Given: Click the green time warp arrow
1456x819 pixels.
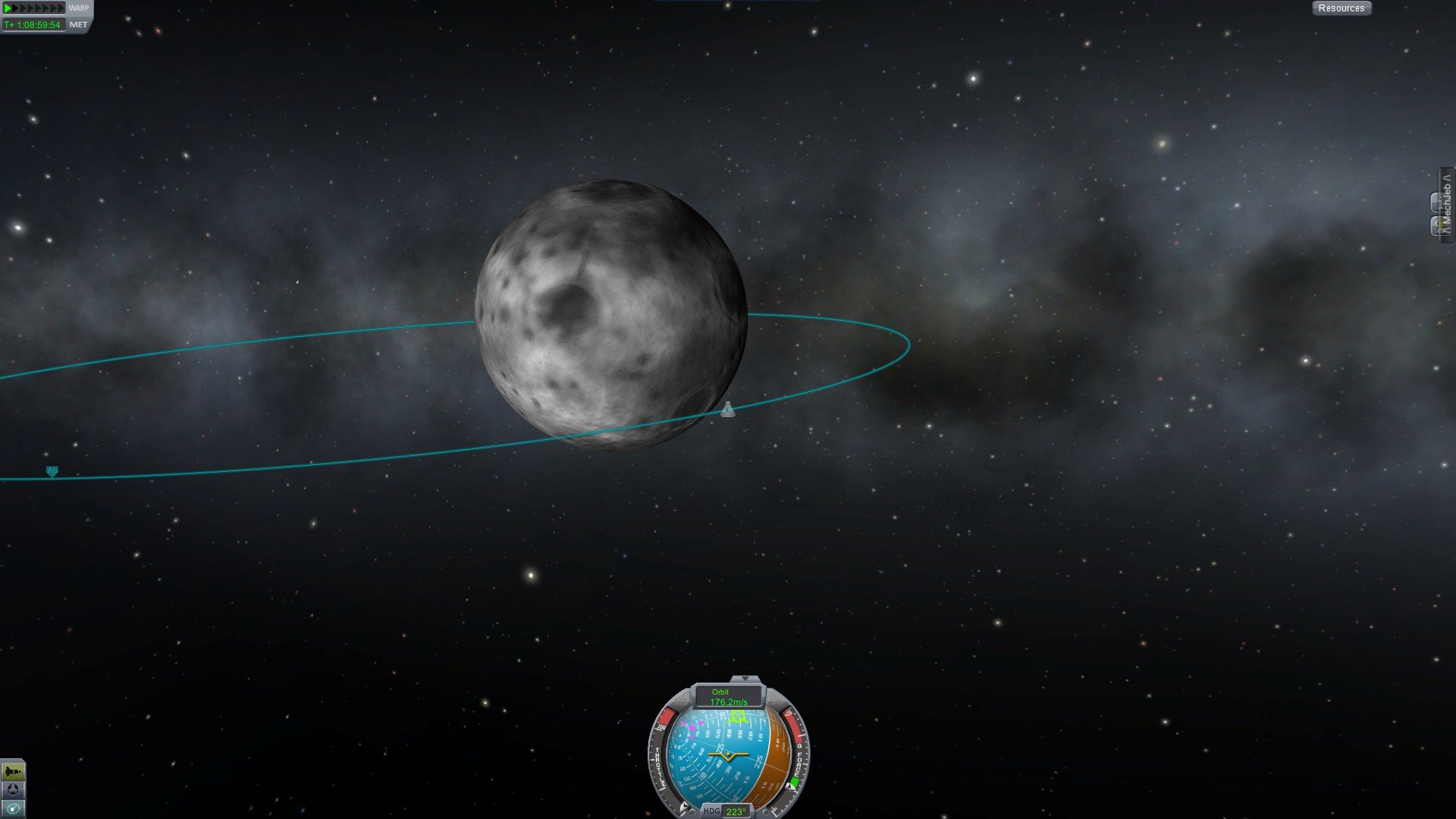Looking at the screenshot, I should (9, 8).
